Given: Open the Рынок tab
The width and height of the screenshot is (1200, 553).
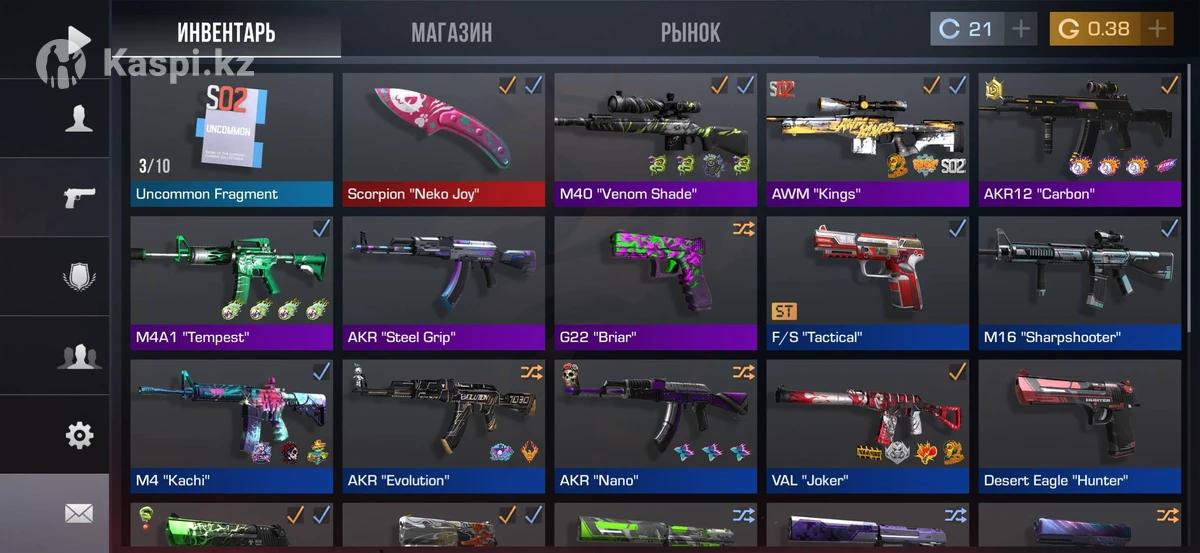Looking at the screenshot, I should (690, 32).
